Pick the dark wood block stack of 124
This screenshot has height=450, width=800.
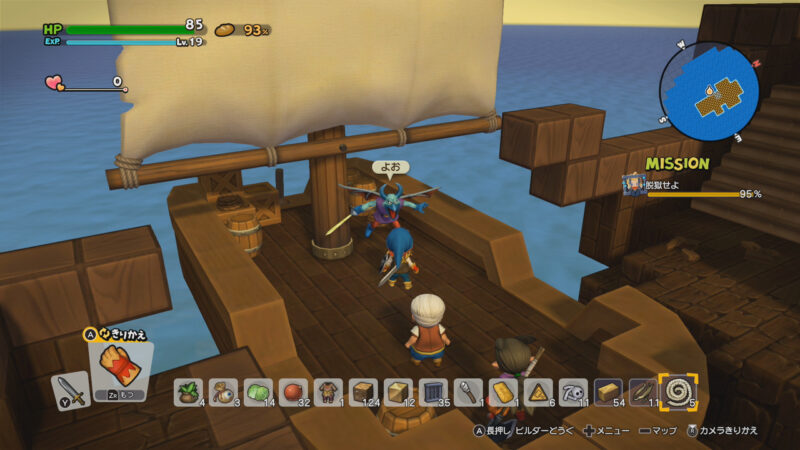point(362,391)
